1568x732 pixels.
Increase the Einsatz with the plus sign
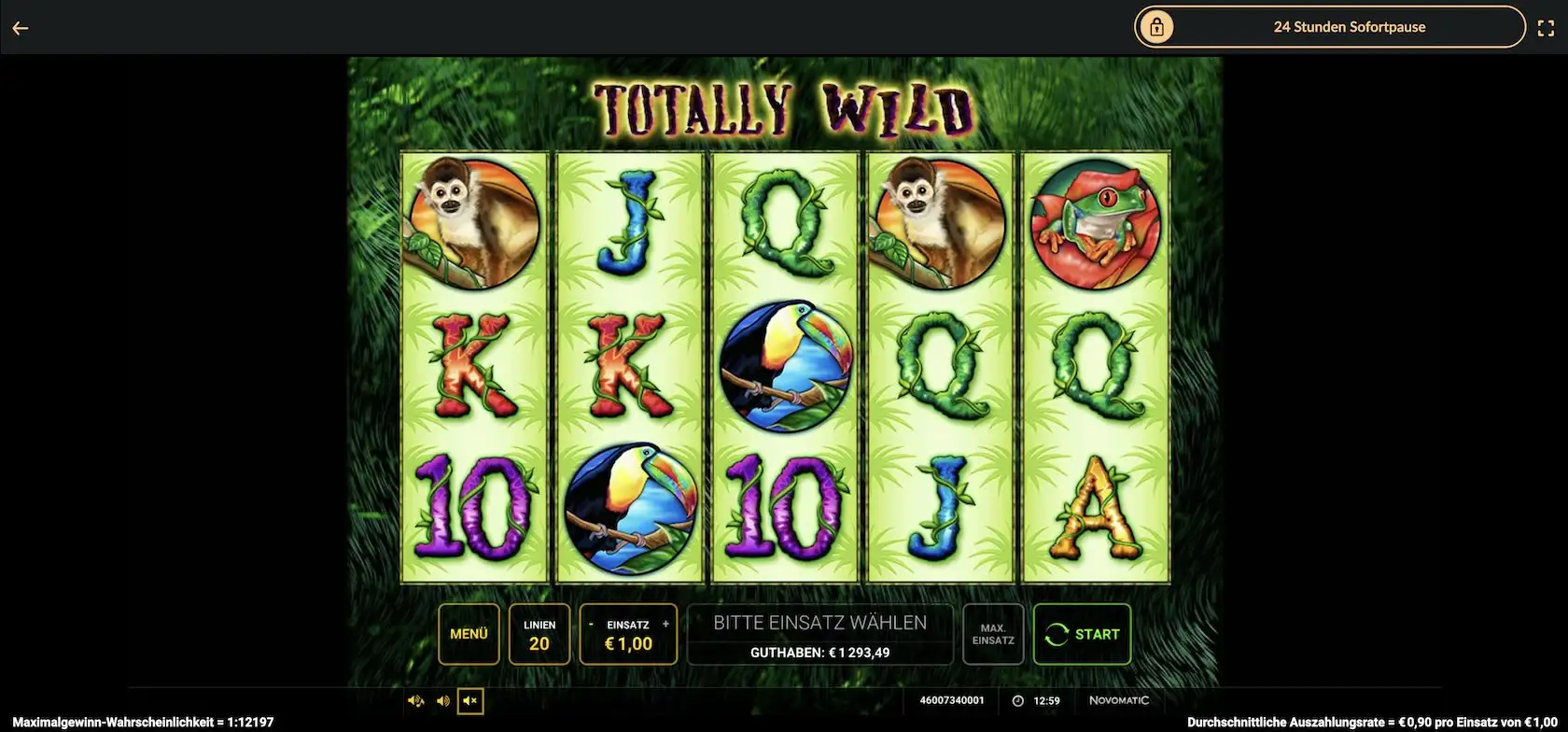pos(665,624)
